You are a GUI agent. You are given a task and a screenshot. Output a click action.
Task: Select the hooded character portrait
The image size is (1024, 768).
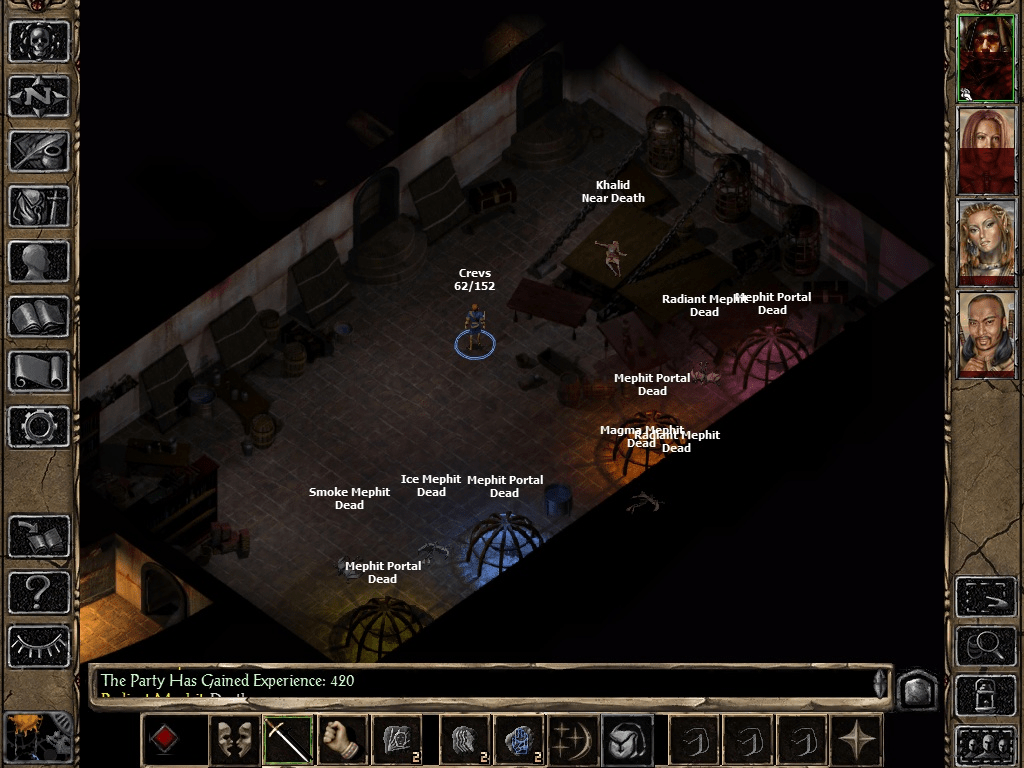tap(986, 58)
